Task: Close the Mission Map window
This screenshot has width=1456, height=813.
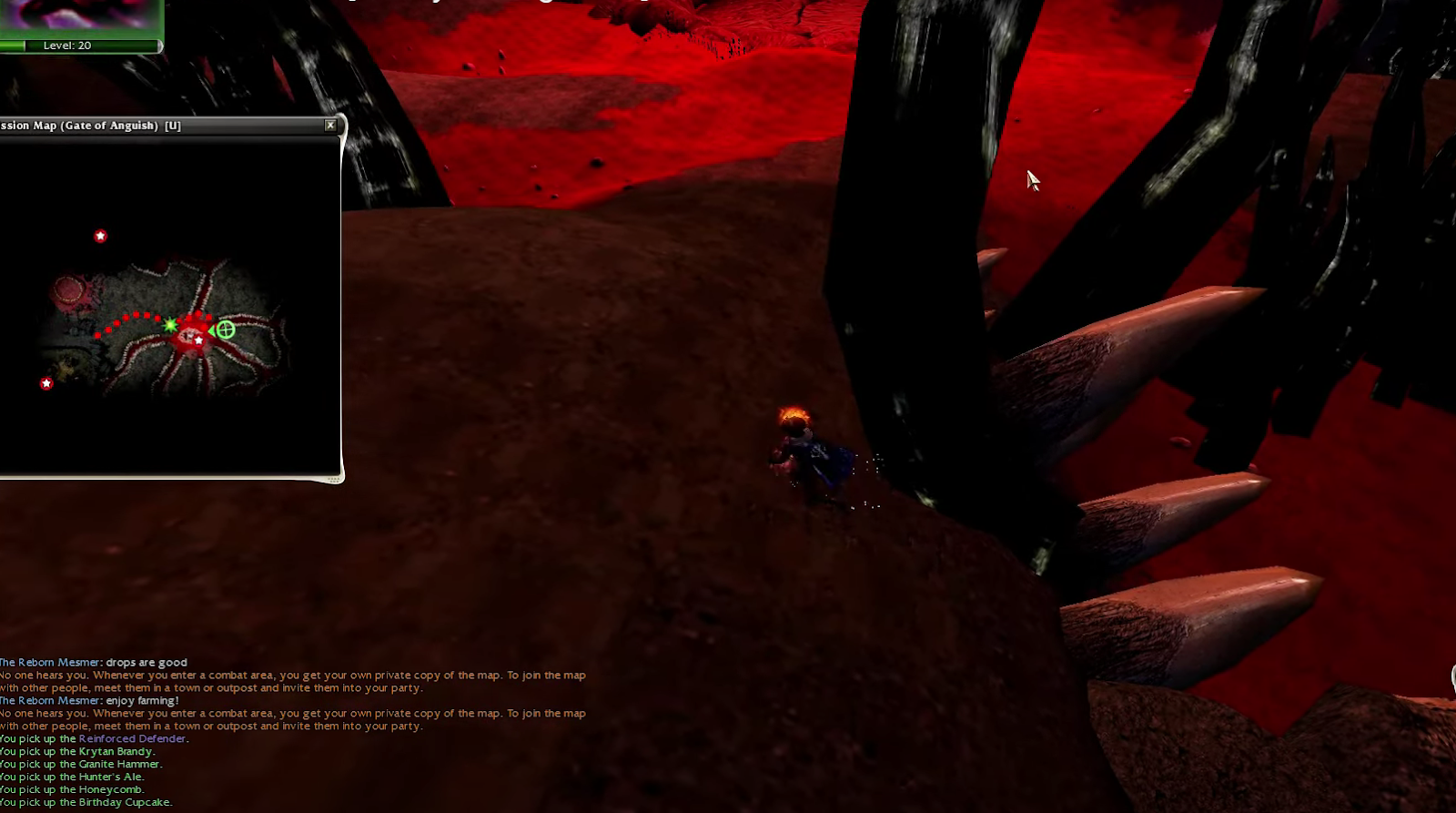Action: pyautogui.click(x=330, y=126)
